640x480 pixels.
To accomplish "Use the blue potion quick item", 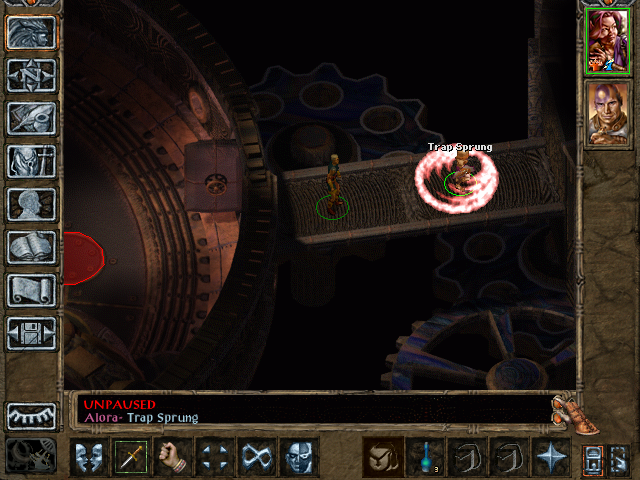I will (x=425, y=458).
